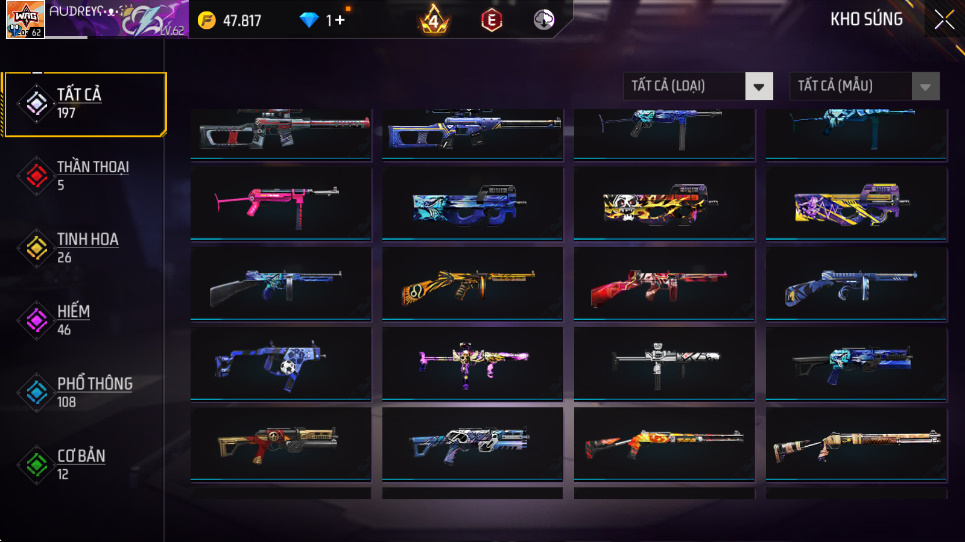The image size is (965, 542).
Task: Expand the Tất Cả (Mẫu) dropdown
Action: tap(865, 87)
